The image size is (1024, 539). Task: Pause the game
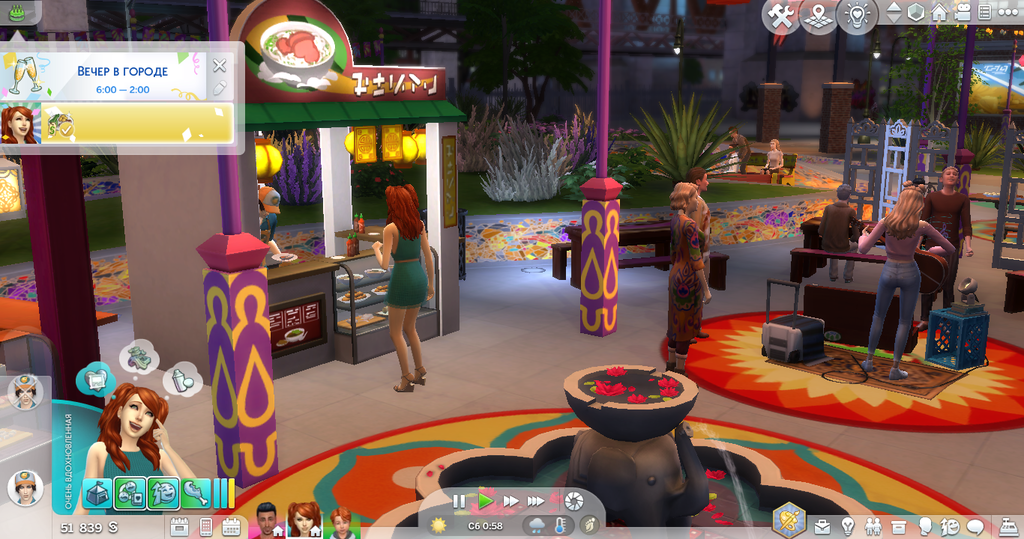point(459,501)
